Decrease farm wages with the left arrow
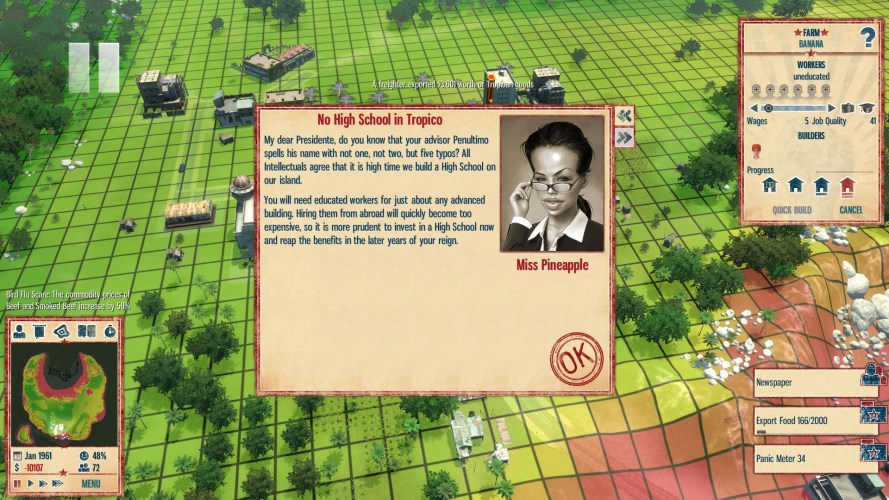The width and height of the screenshot is (889, 500). pos(754,107)
